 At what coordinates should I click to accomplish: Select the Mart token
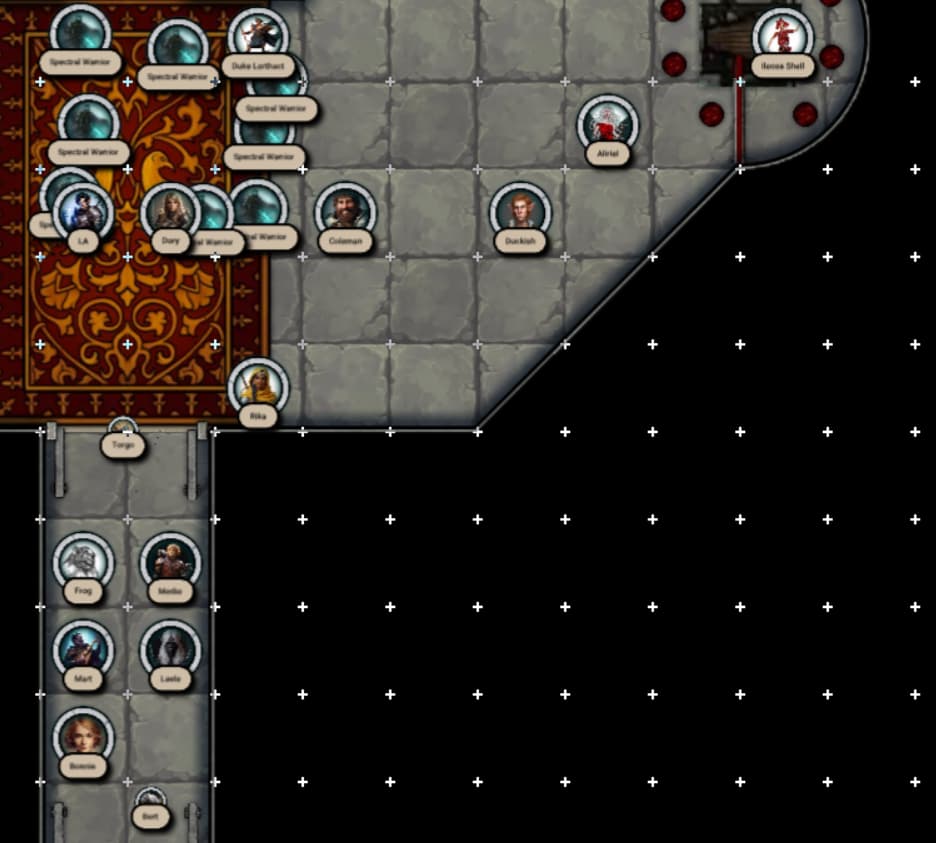pos(83,650)
